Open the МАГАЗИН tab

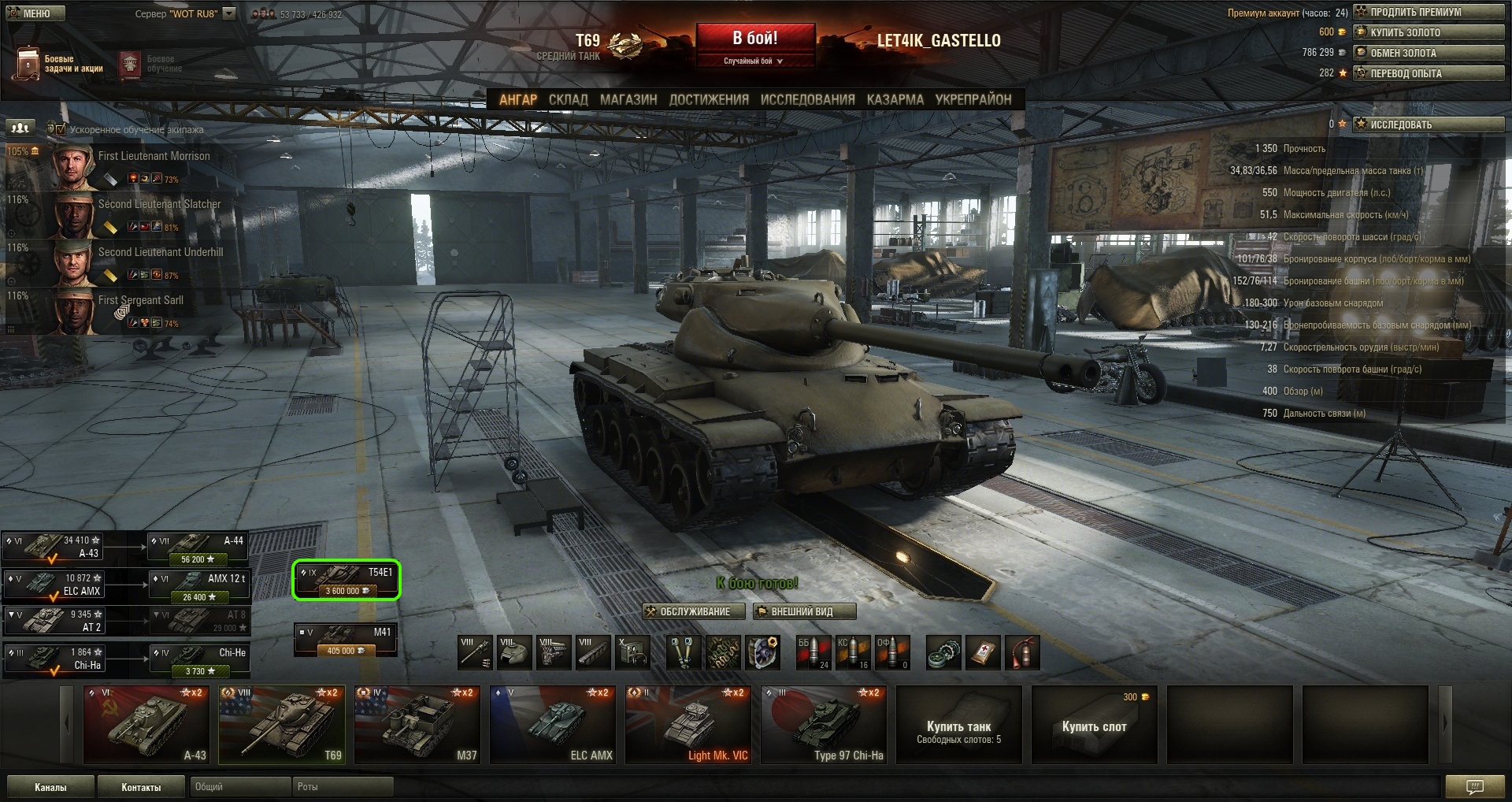(628, 99)
